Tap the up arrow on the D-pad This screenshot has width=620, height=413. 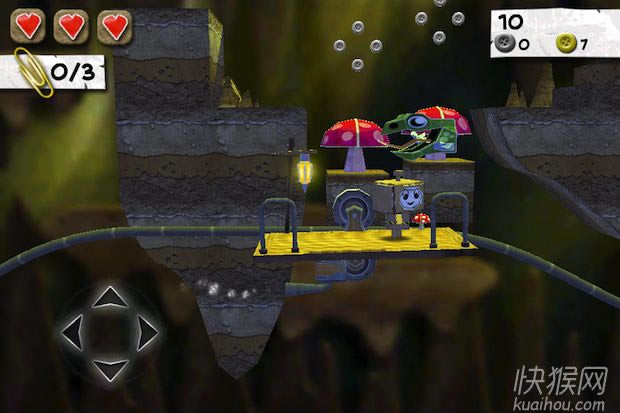(x=110, y=297)
